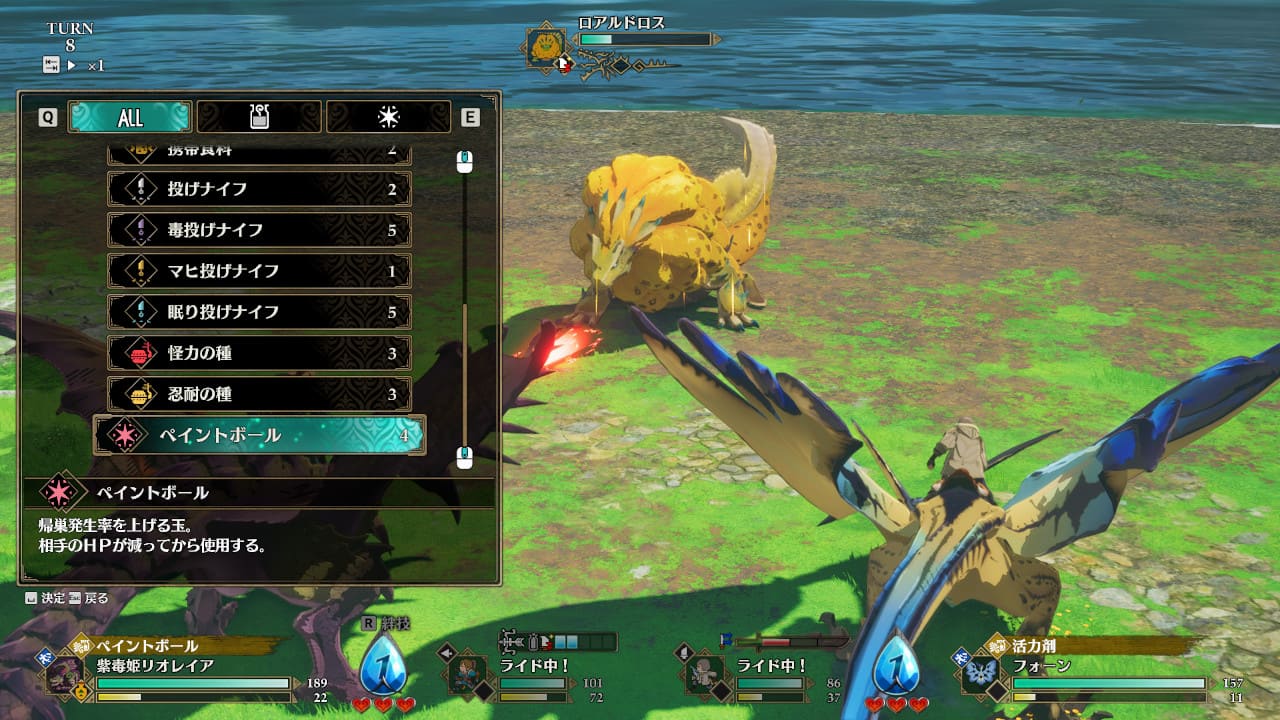Pick マヒ投げナイフ from the item list
The image size is (1280, 720).
(259, 271)
